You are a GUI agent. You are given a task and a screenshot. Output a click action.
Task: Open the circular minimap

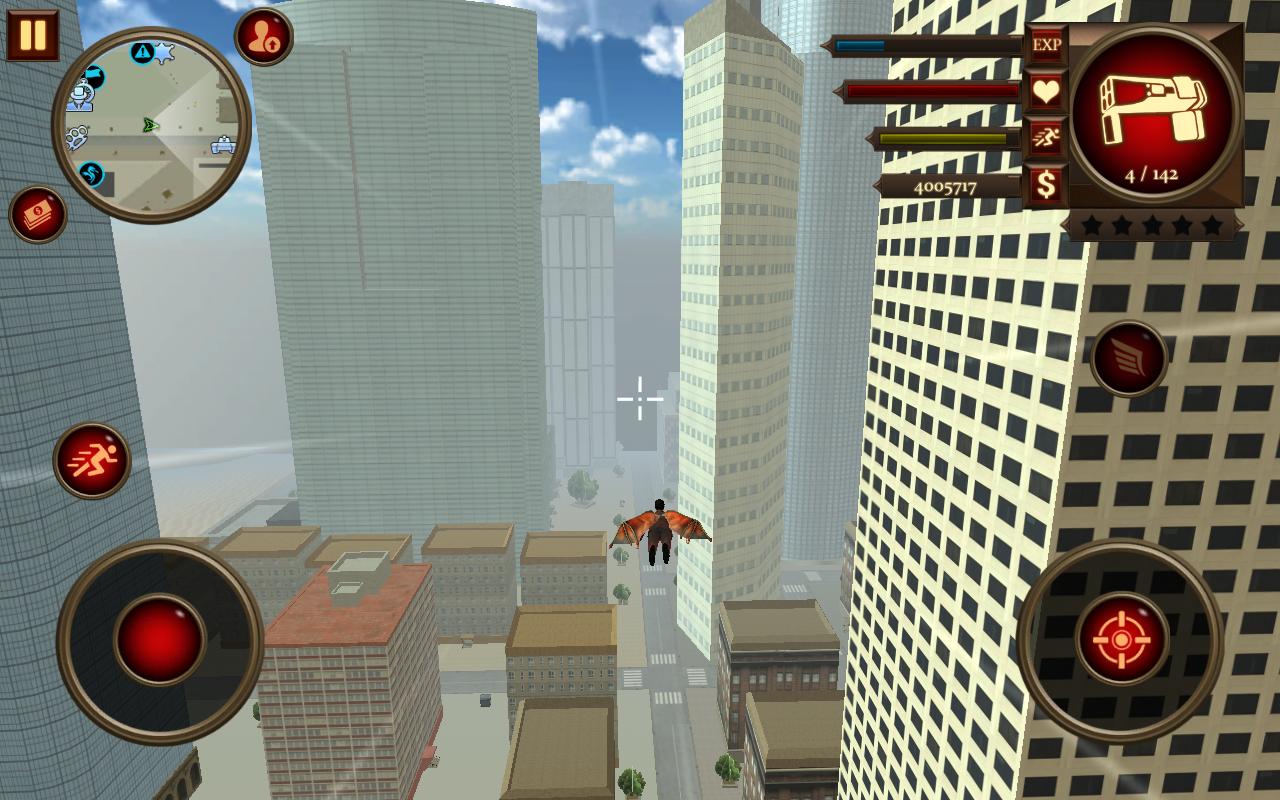point(152,124)
